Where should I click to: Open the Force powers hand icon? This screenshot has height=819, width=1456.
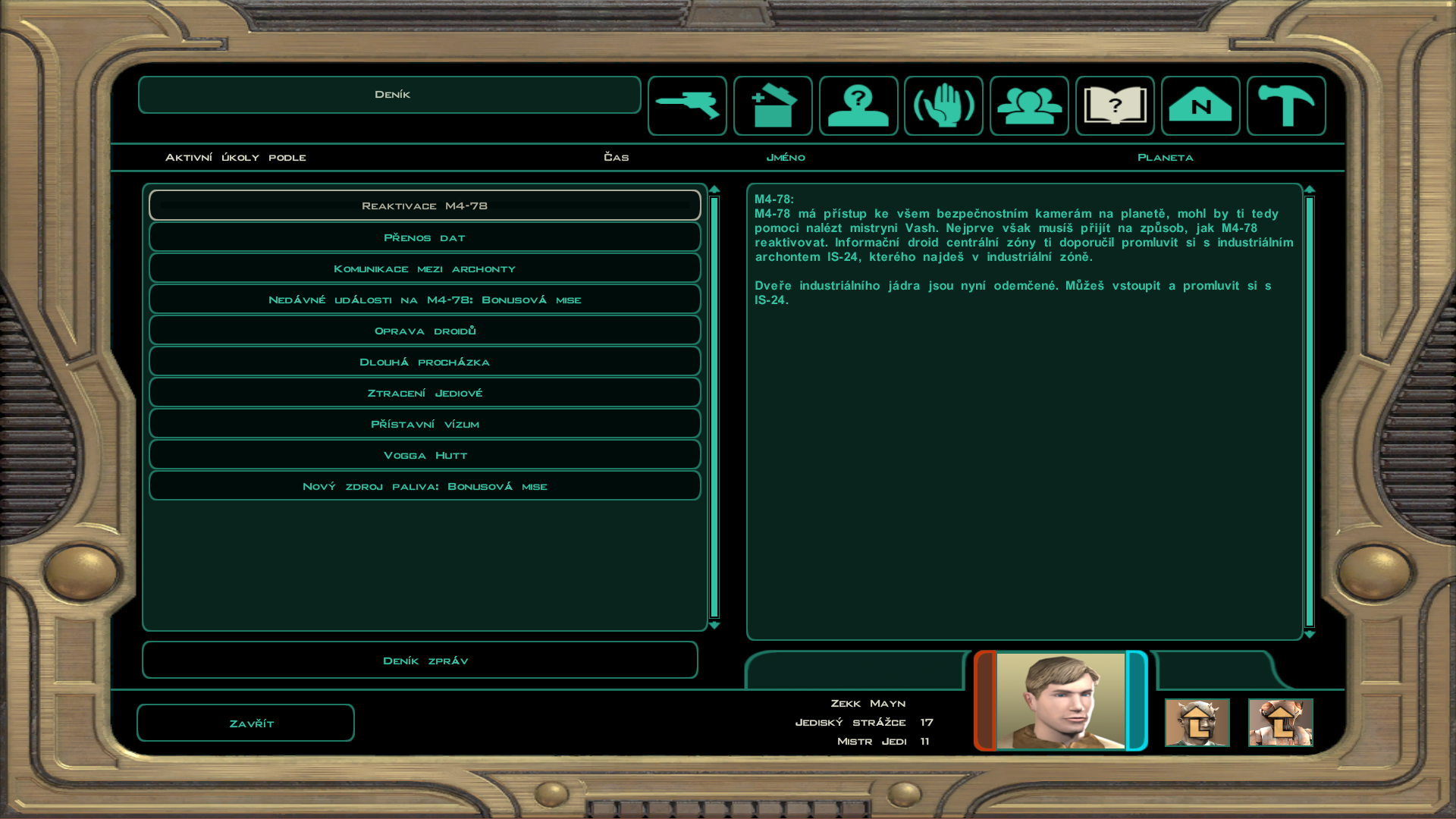point(943,105)
